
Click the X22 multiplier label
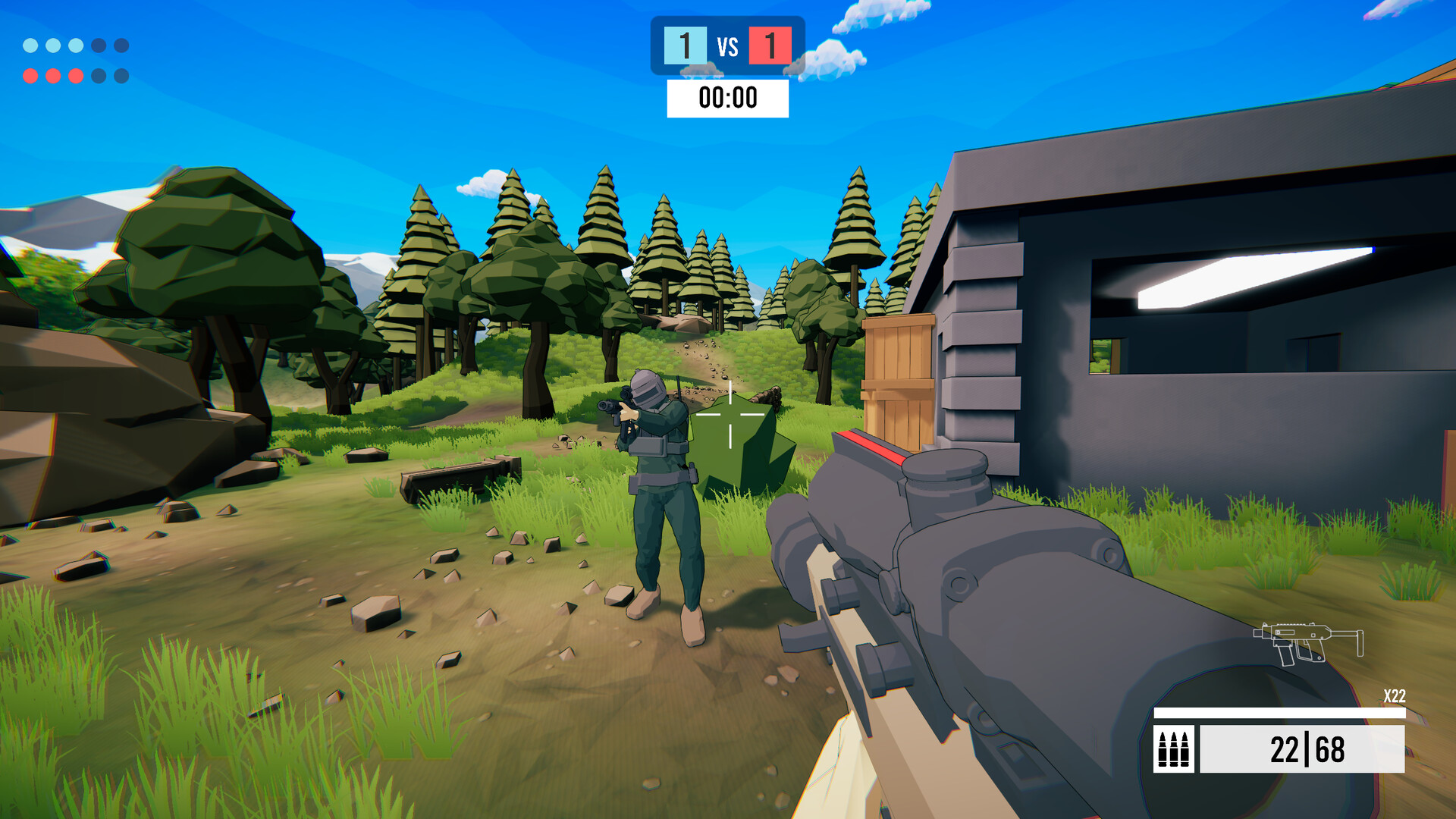(1395, 698)
